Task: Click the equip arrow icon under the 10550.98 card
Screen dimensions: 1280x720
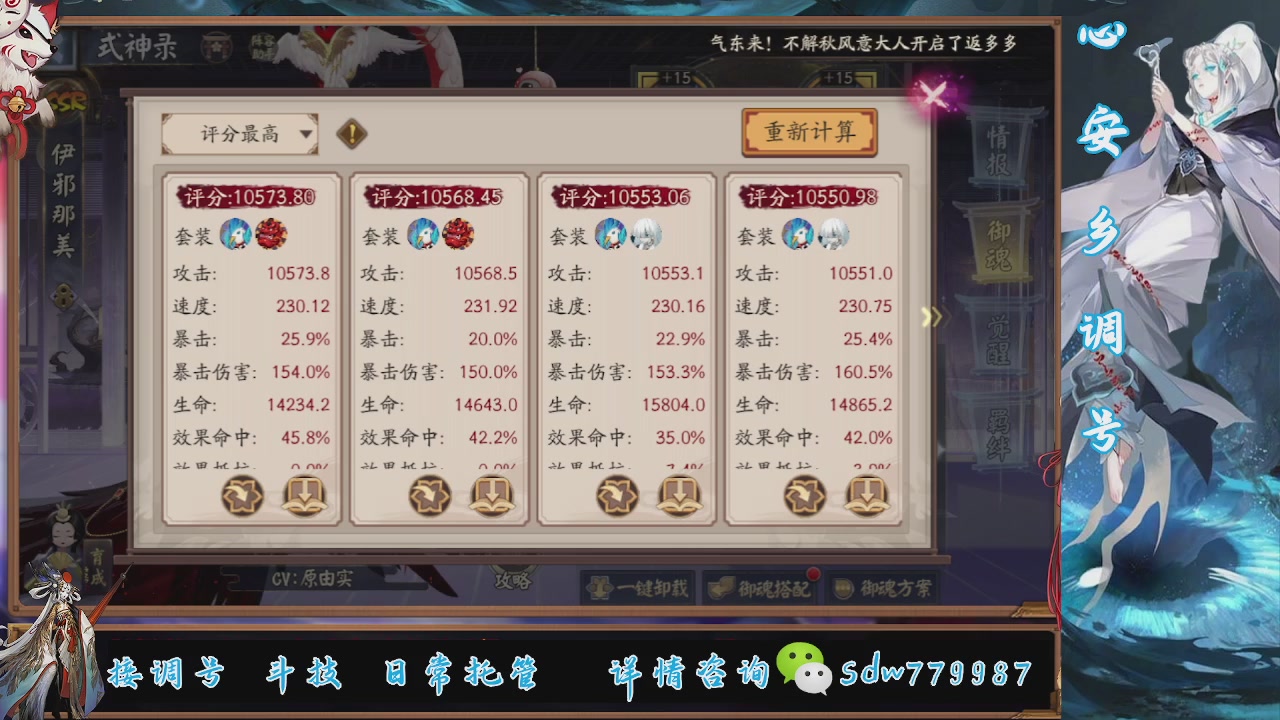Action: pos(805,495)
